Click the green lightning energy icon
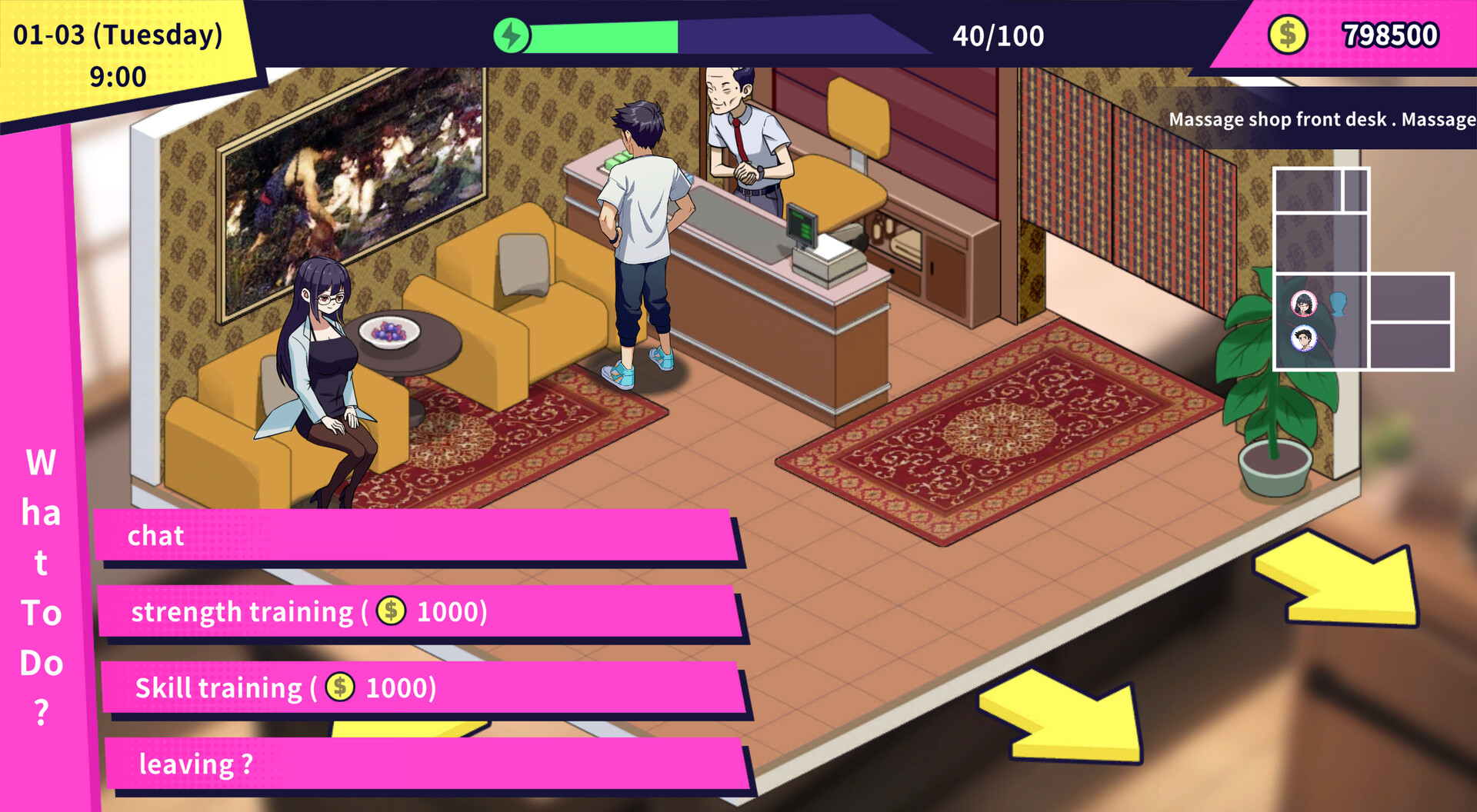The width and height of the screenshot is (1477, 812). tap(511, 35)
